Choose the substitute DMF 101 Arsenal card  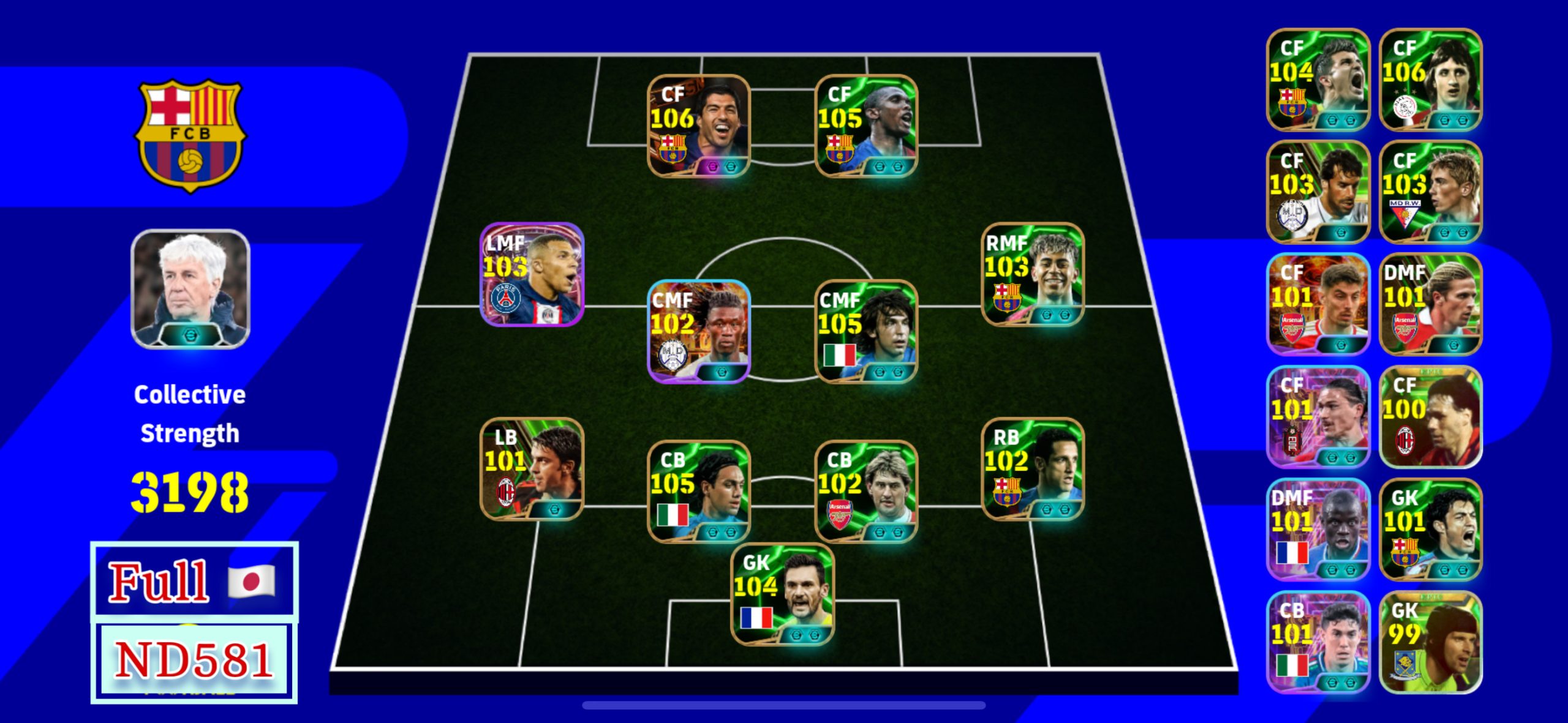coord(1431,304)
